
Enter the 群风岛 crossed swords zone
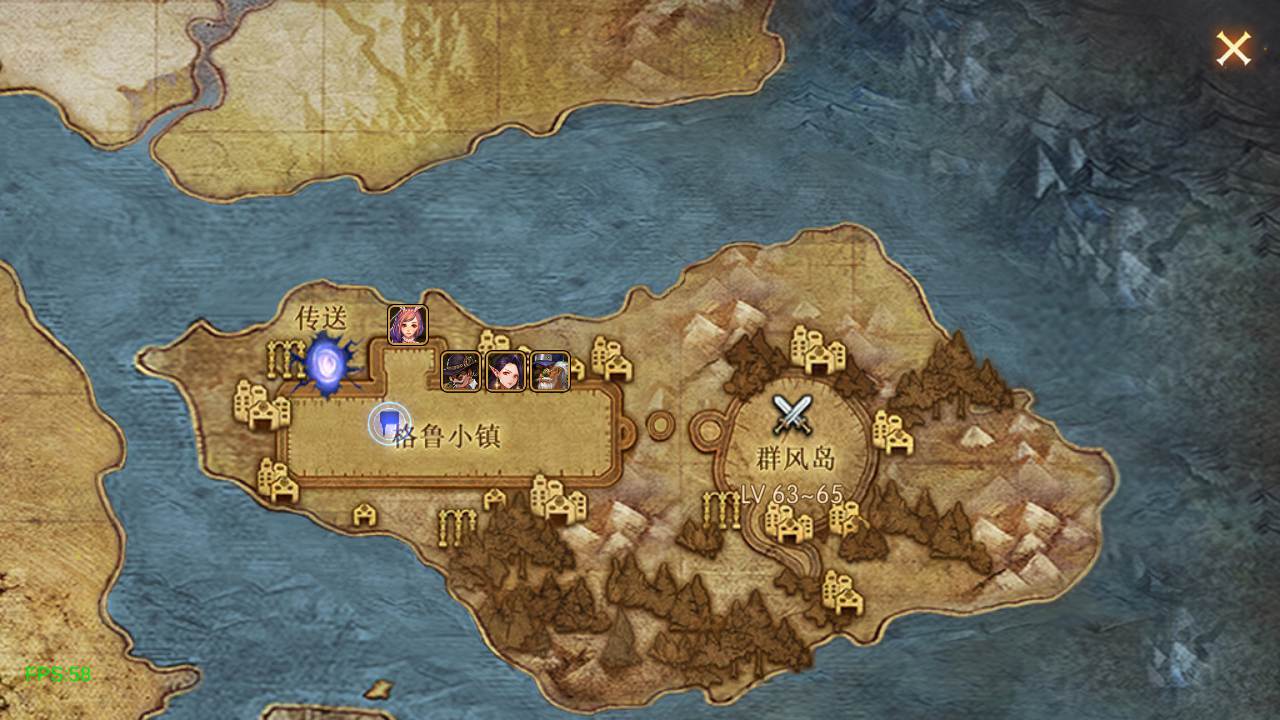pyautogui.click(x=796, y=413)
